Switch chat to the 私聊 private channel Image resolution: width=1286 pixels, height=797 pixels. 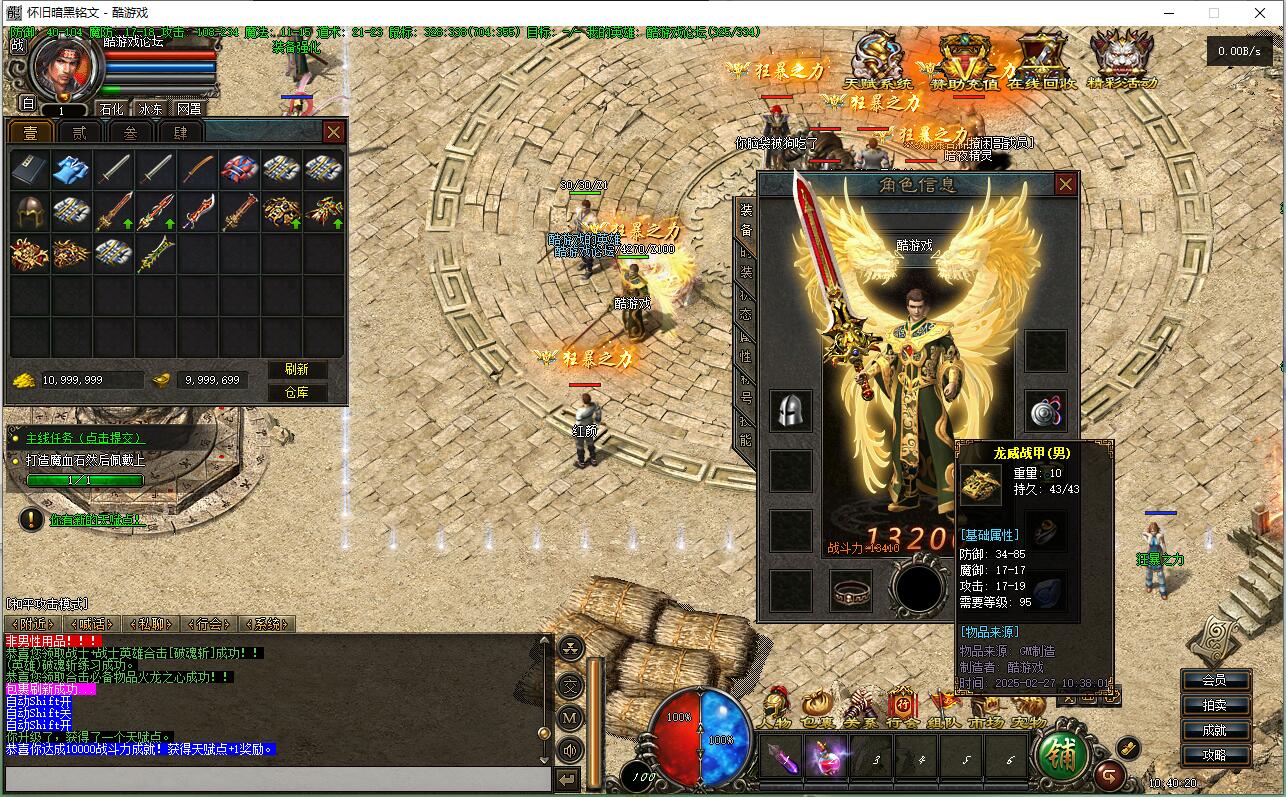coord(151,624)
